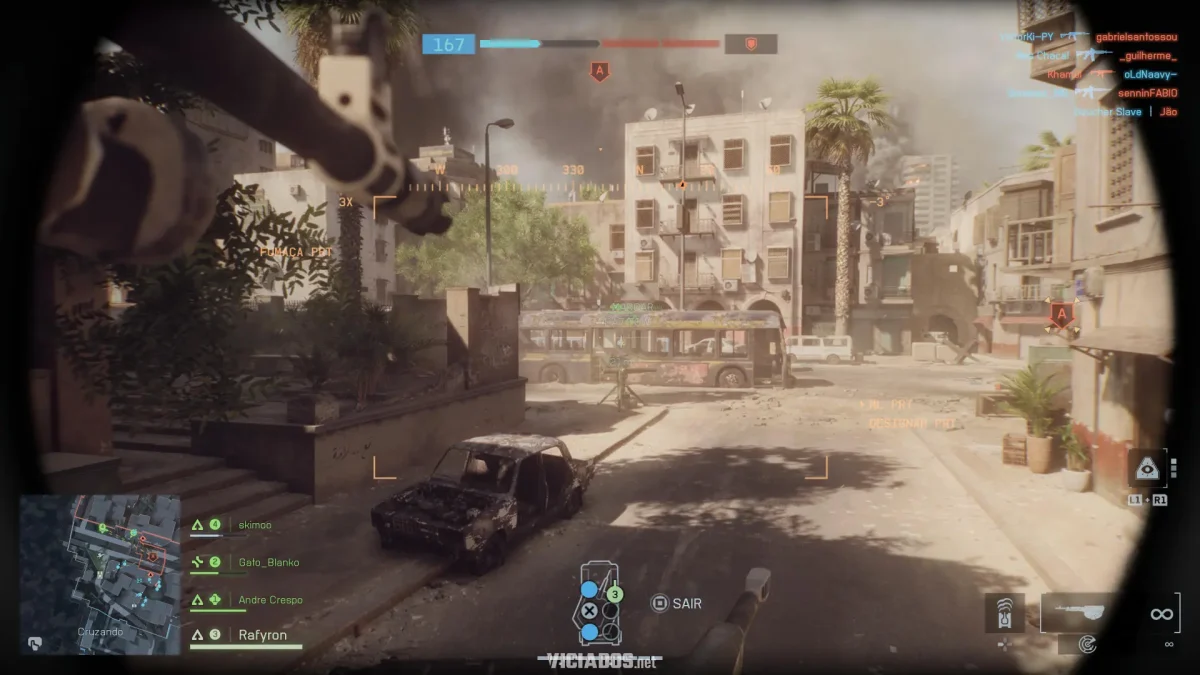Click the enemy team shield icon

click(x=751, y=44)
